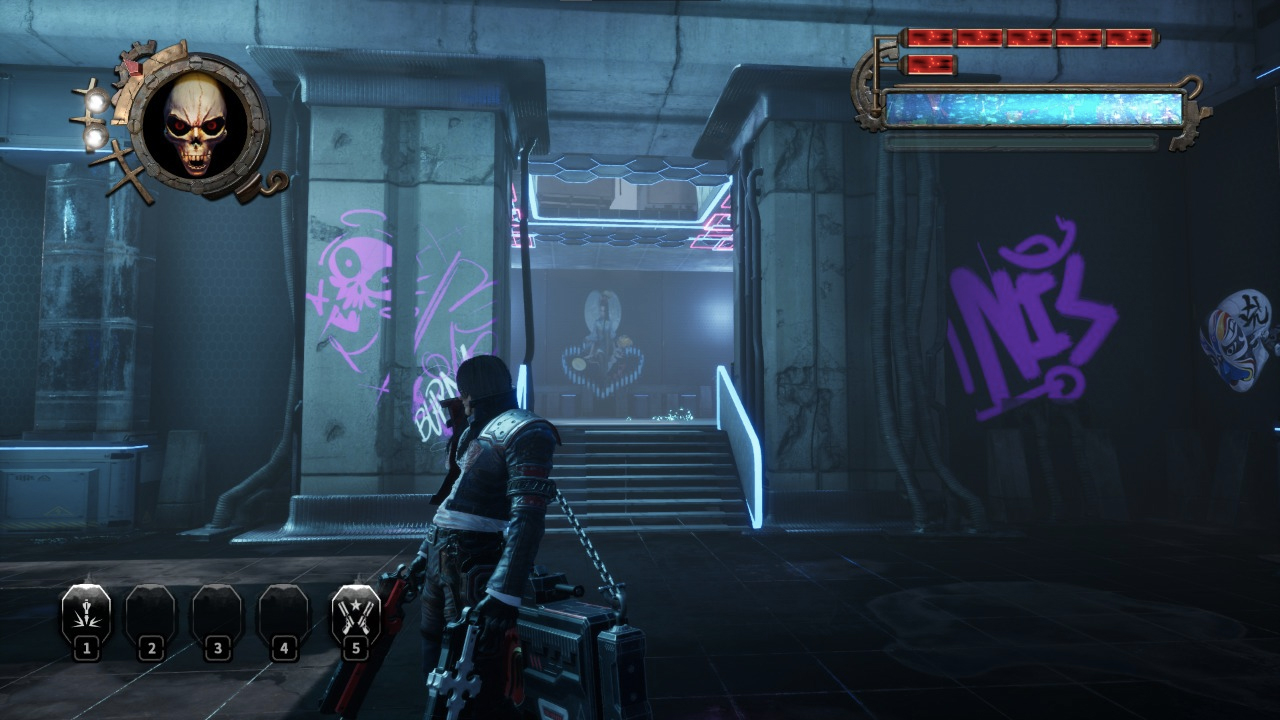Activate the ground-stab burst ability in slot 1
The width and height of the screenshot is (1280, 720).
coord(86,615)
